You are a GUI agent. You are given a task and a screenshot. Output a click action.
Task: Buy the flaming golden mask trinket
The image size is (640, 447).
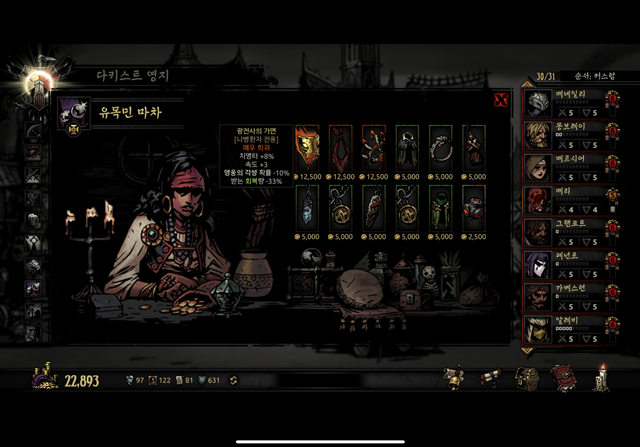(x=307, y=144)
